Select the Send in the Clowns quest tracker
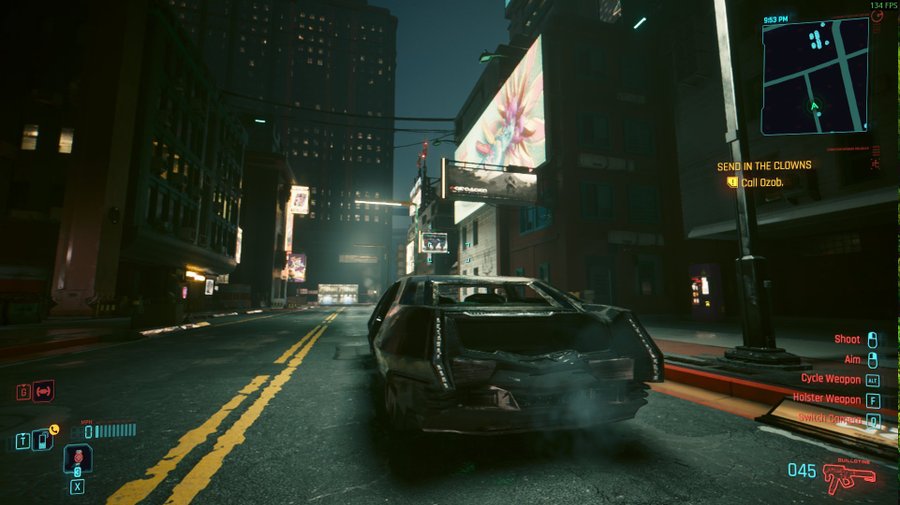The width and height of the screenshot is (900, 505). click(764, 166)
